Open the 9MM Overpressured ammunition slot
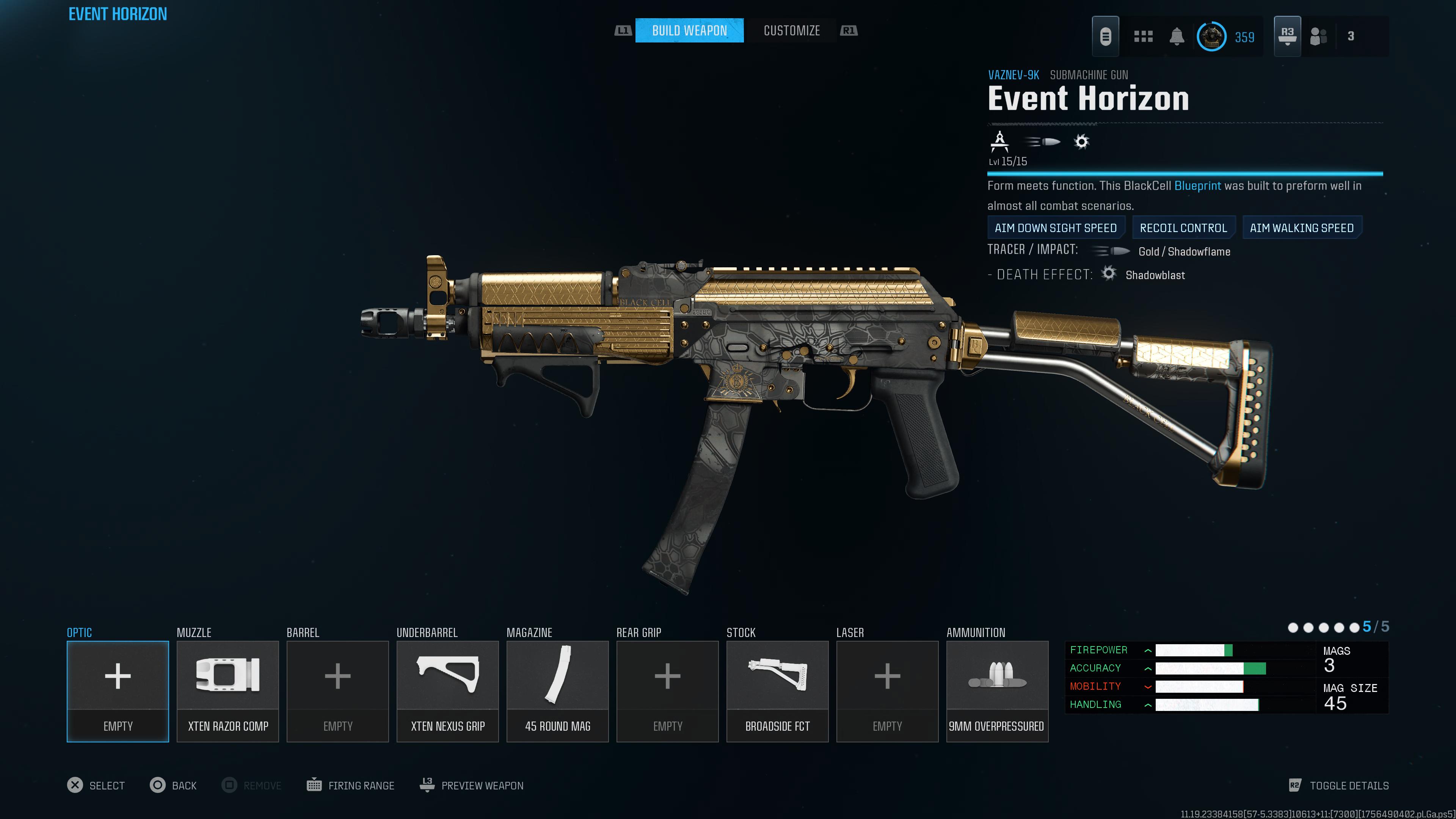 click(997, 691)
